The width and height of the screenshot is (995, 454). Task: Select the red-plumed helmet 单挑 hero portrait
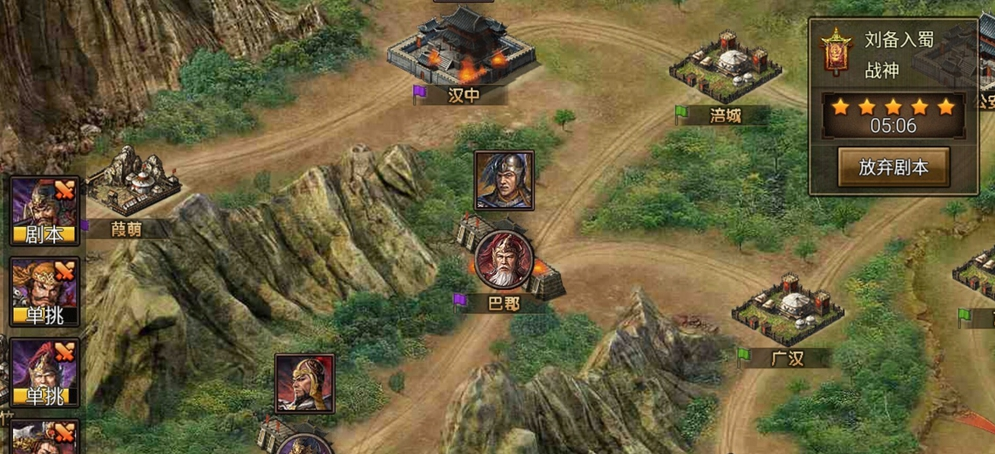[x=44, y=372]
